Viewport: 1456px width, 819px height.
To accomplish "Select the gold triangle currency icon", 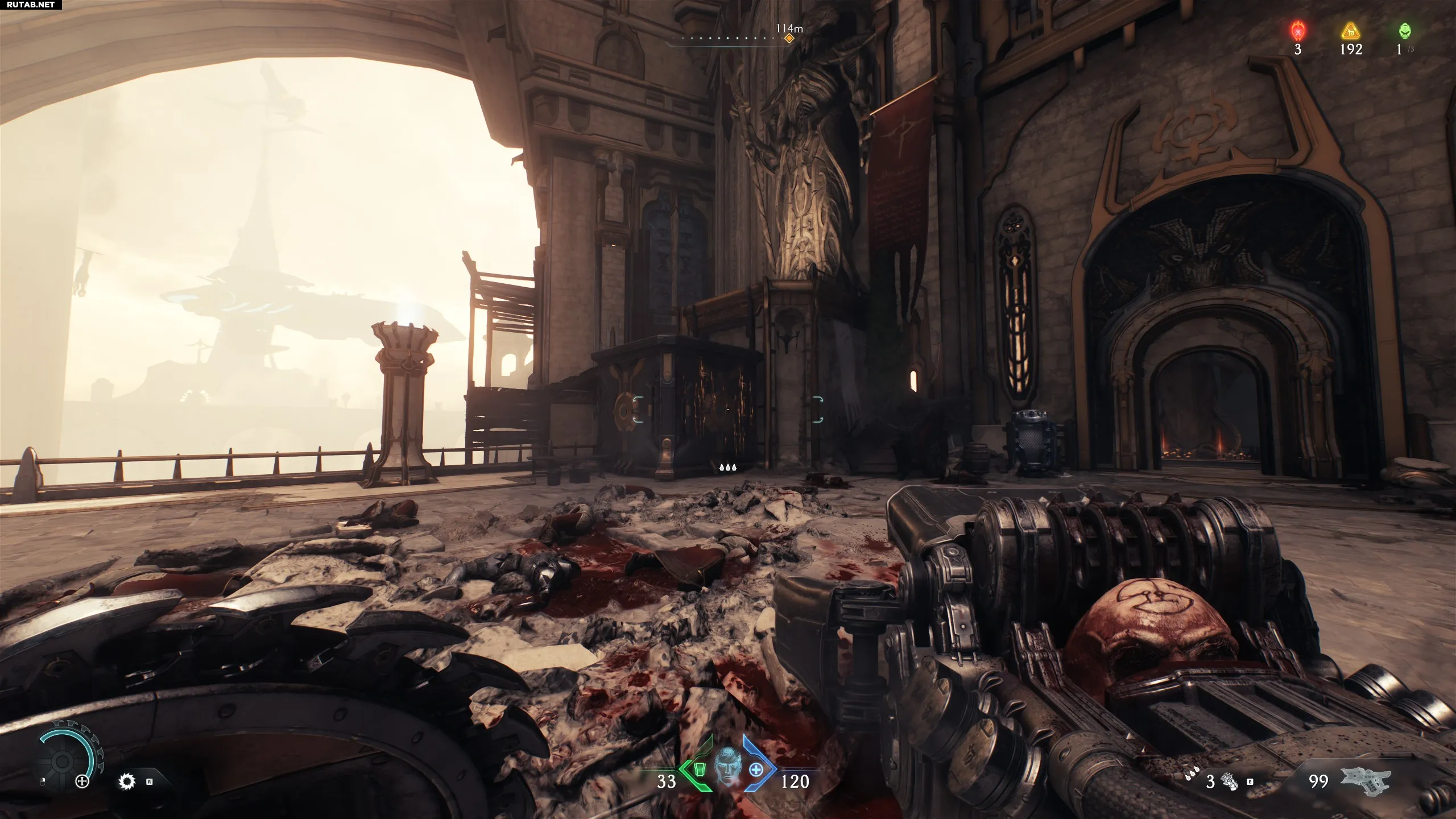I will click(x=1350, y=31).
